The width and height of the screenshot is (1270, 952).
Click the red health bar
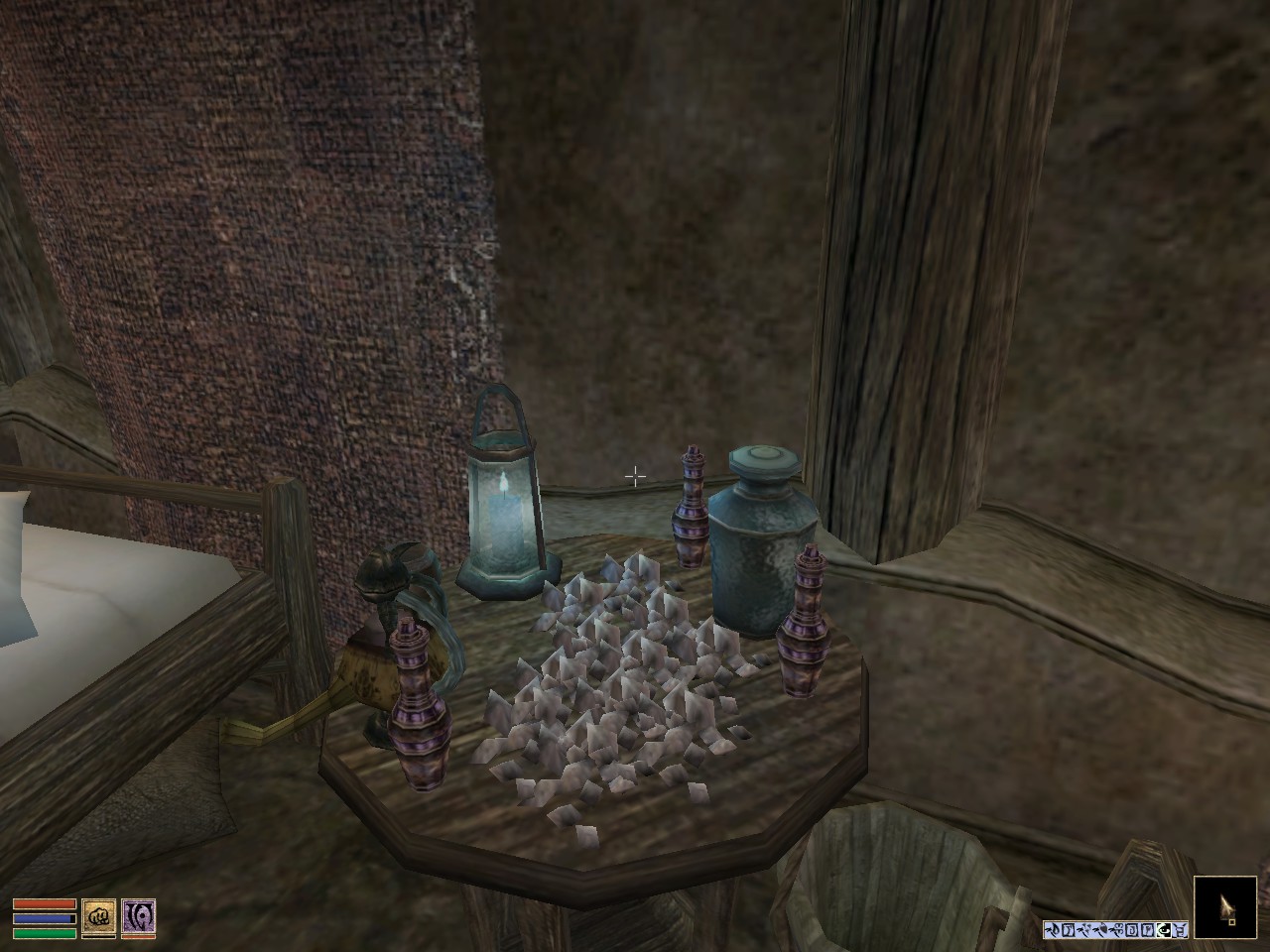tap(45, 903)
